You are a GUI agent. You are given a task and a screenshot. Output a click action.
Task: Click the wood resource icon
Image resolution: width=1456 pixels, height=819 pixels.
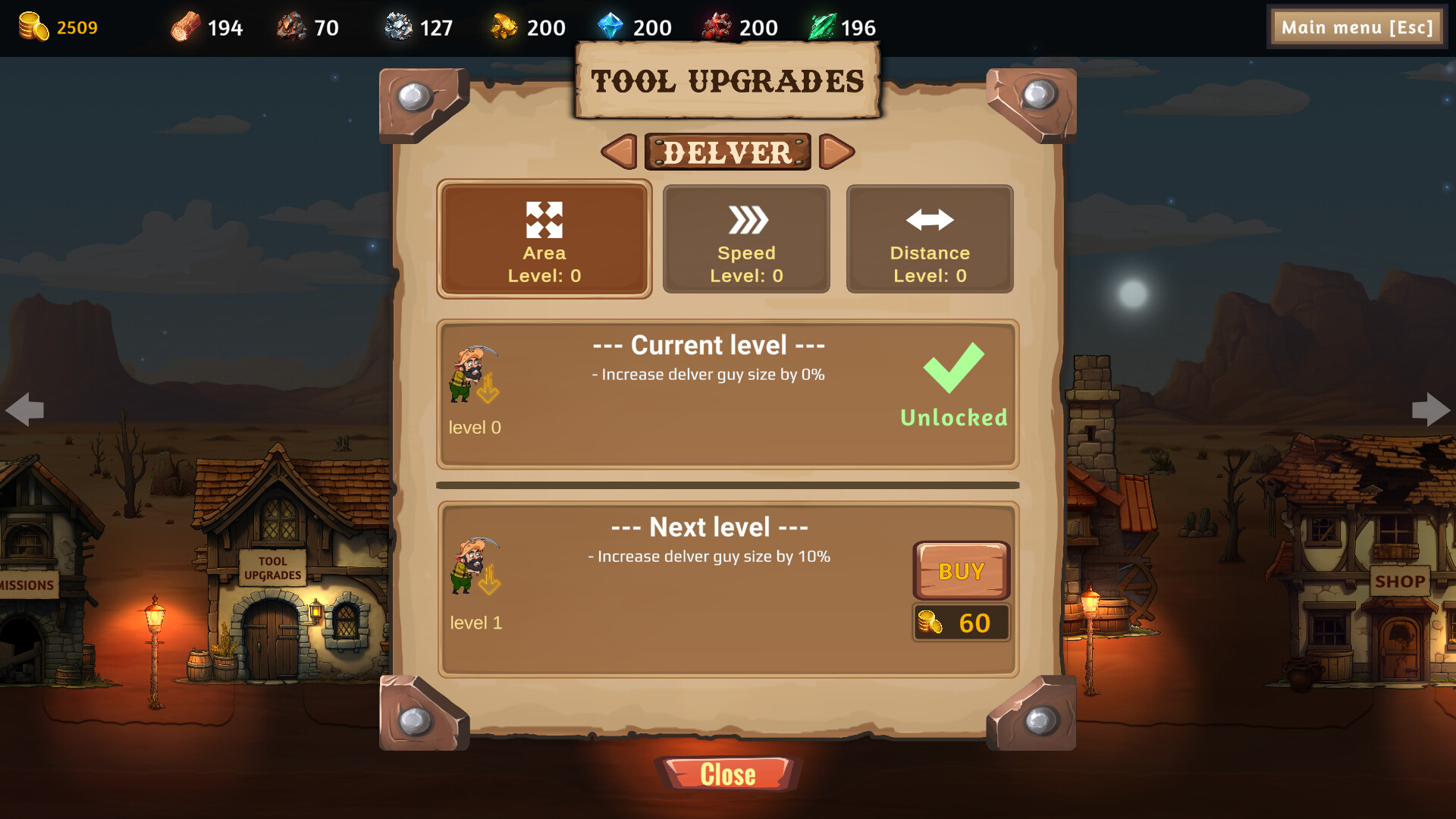coord(184,27)
